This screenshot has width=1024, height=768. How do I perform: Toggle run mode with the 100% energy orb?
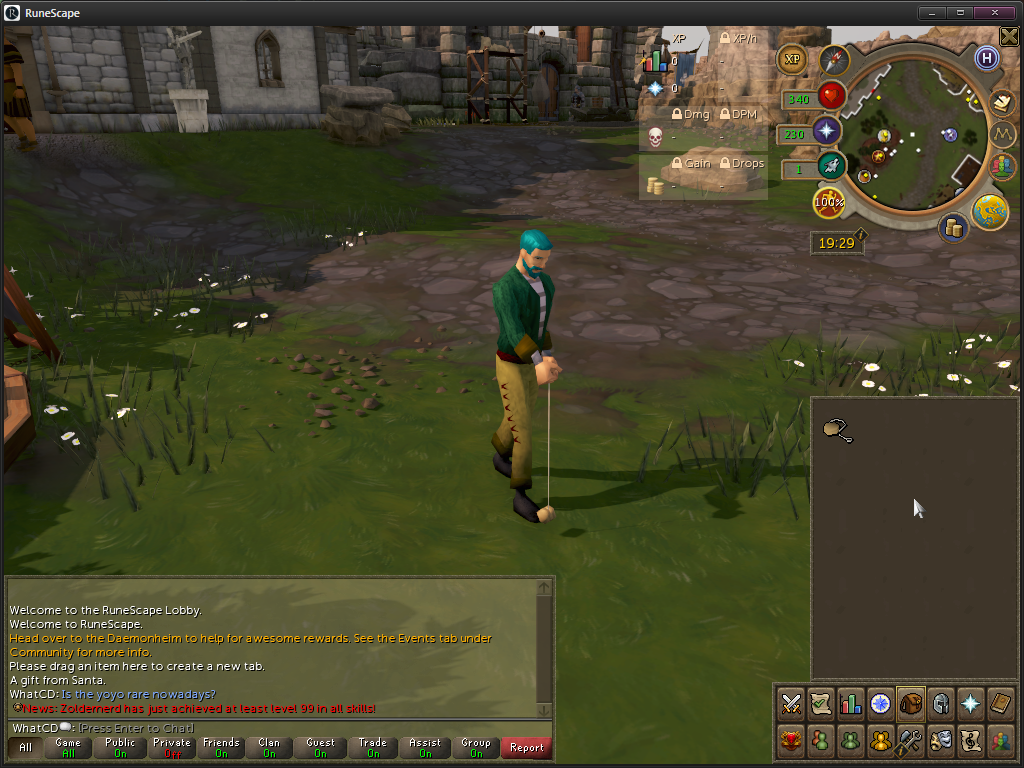point(829,202)
